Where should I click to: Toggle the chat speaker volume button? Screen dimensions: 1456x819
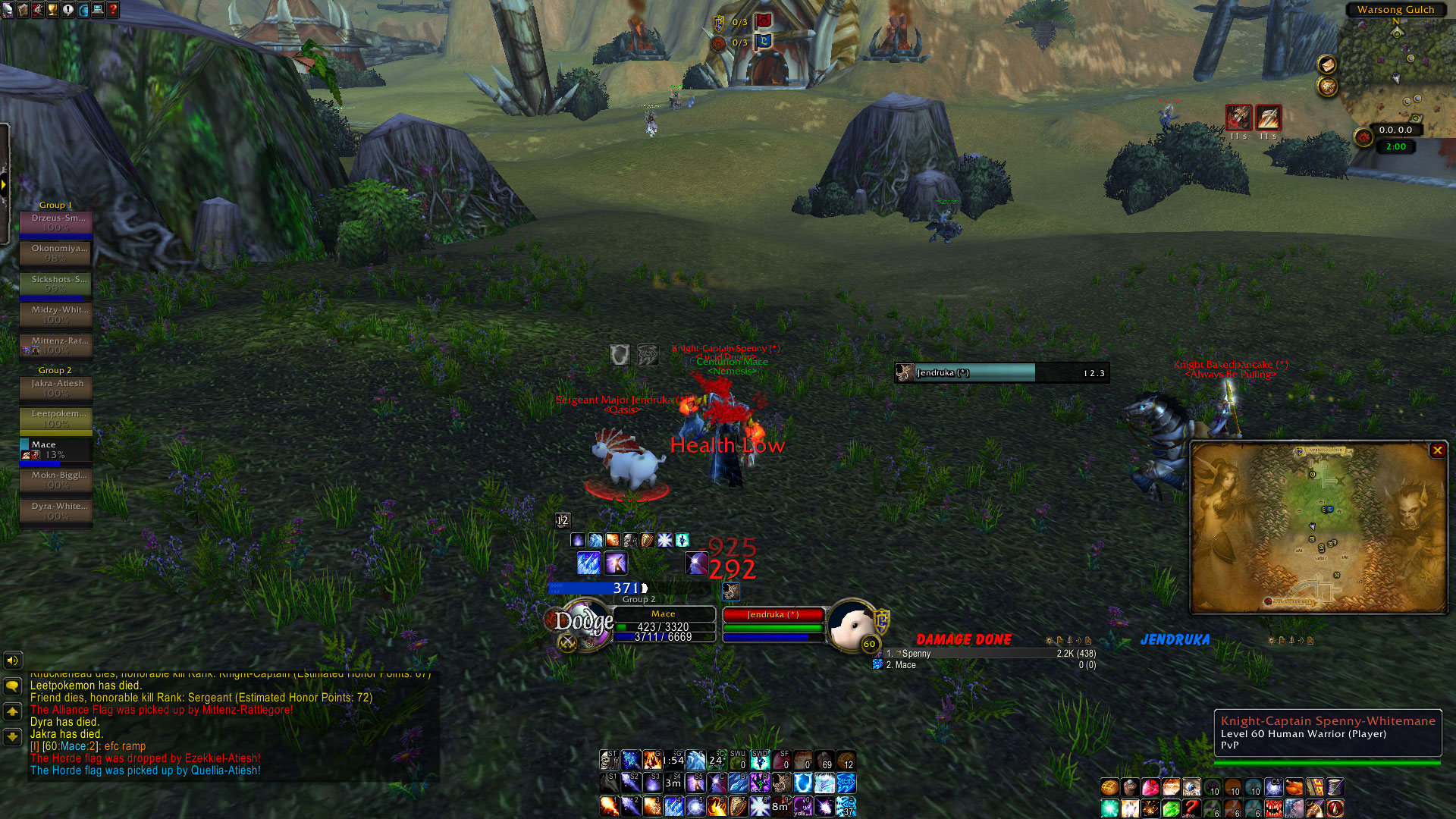tap(12, 661)
